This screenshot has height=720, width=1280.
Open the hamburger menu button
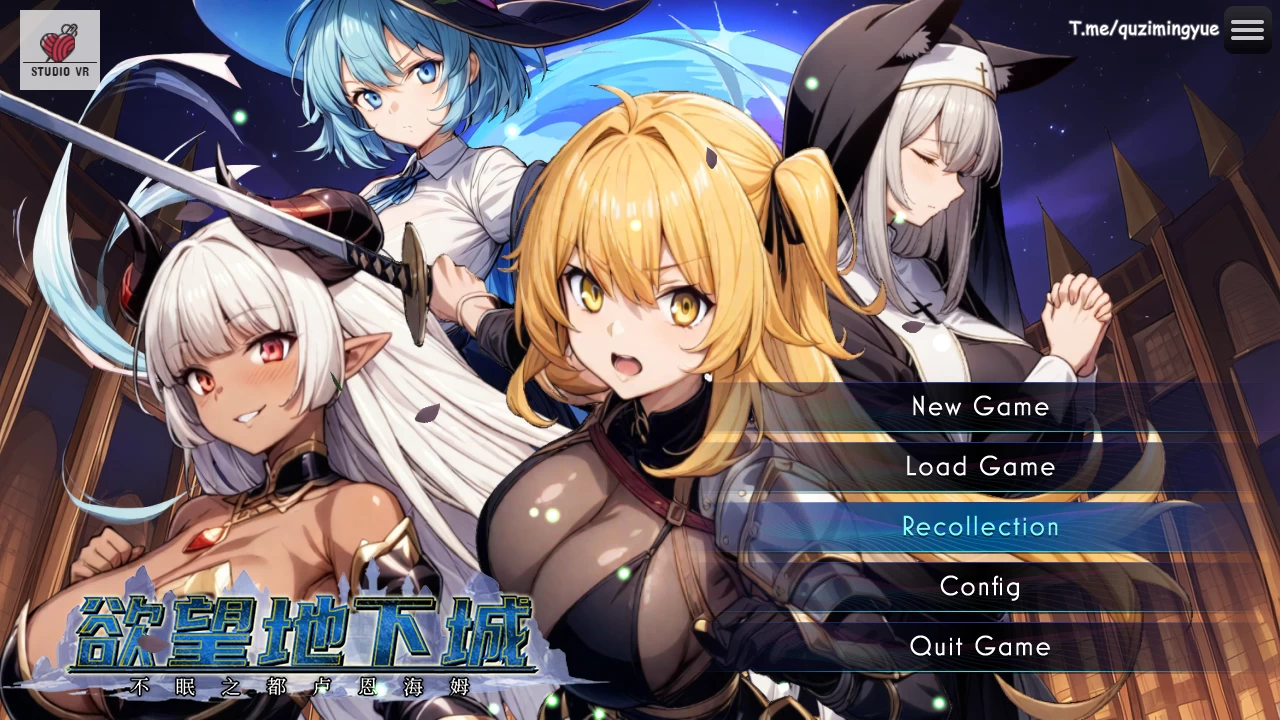(x=1247, y=30)
